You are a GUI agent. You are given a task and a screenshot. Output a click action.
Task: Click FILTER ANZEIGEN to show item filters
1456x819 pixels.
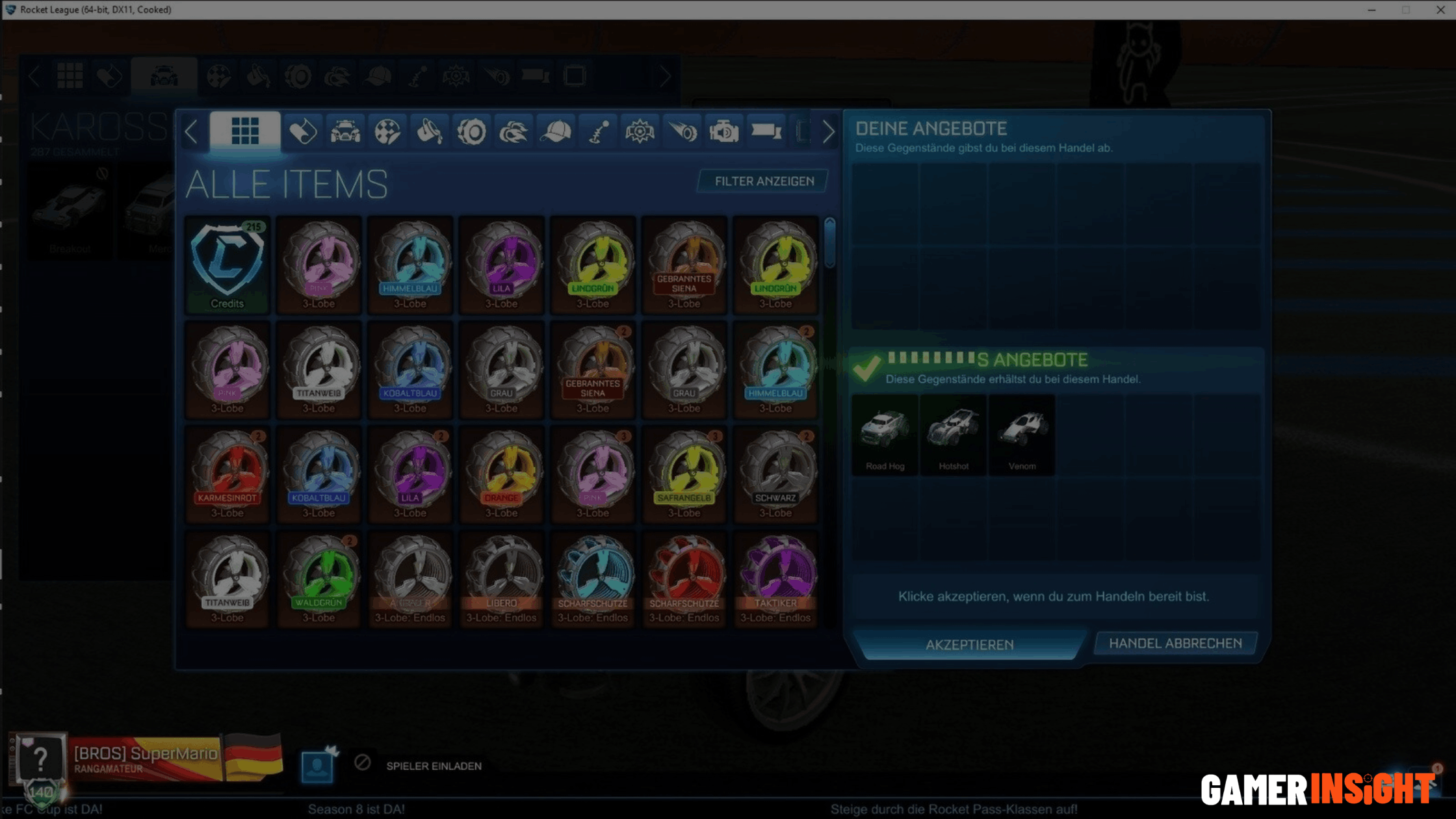pyautogui.click(x=762, y=181)
